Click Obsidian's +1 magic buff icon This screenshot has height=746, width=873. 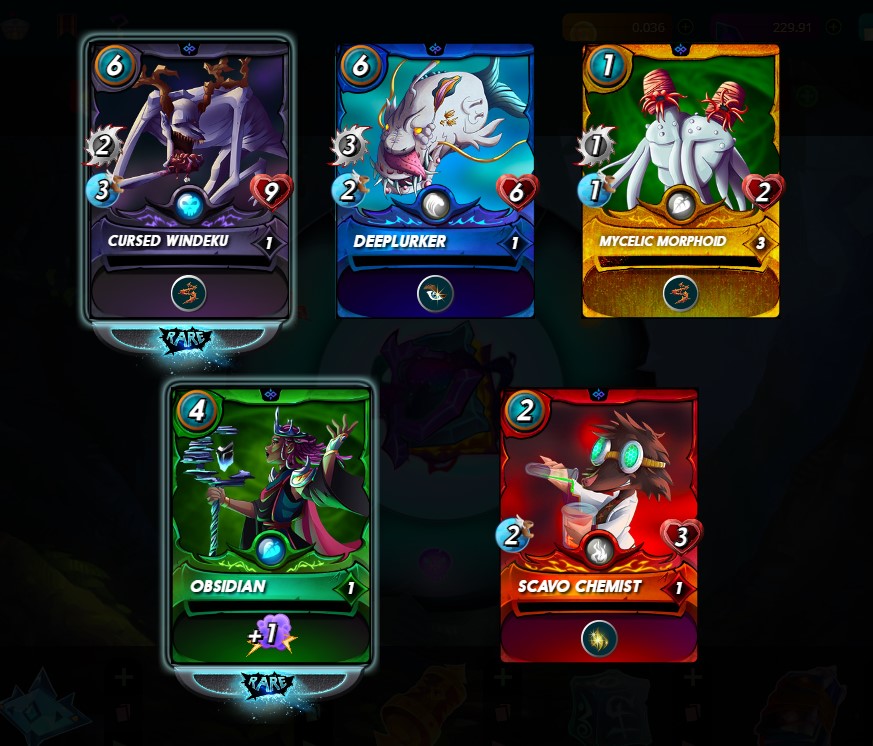271,636
